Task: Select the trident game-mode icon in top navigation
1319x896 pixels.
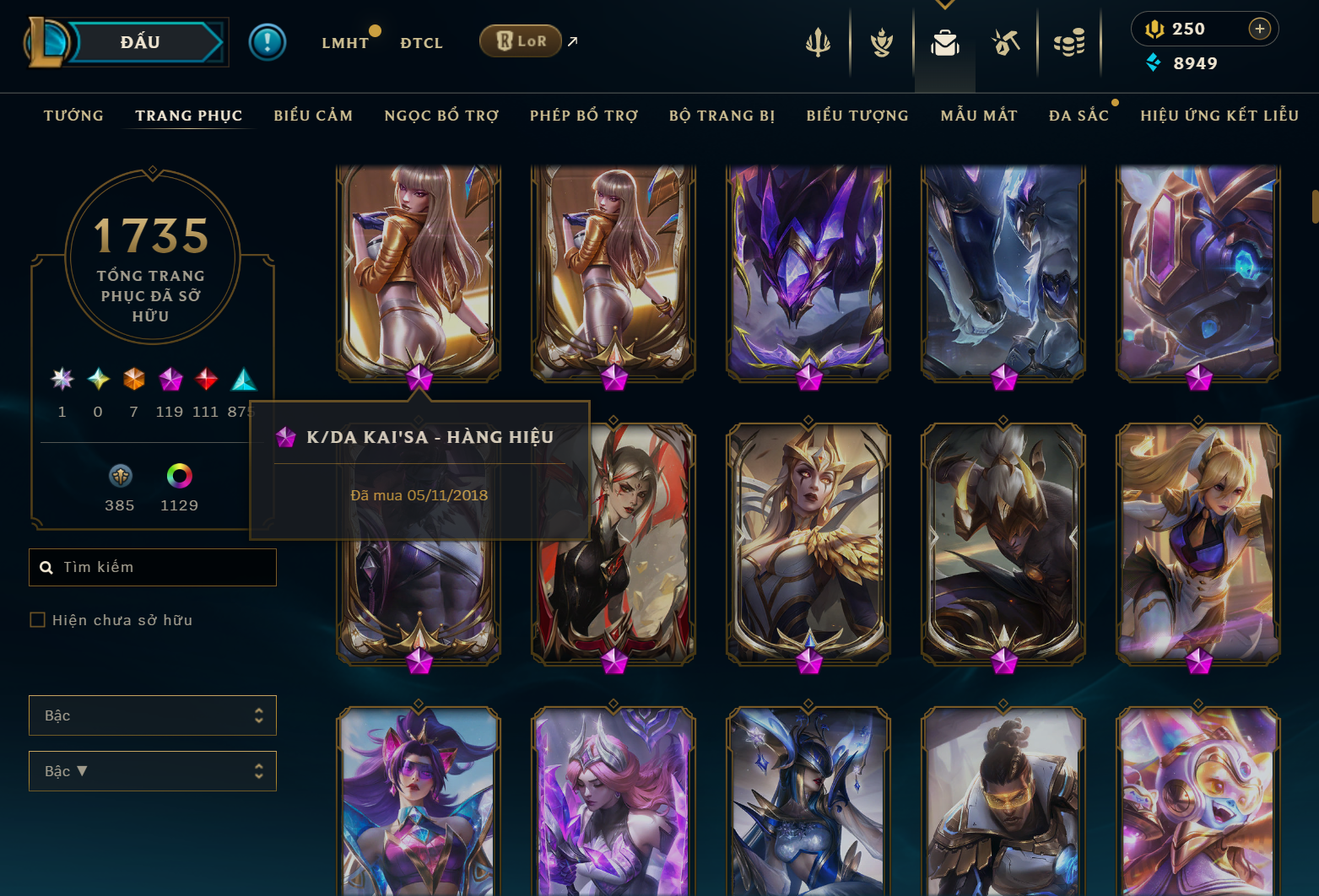Action: click(819, 44)
